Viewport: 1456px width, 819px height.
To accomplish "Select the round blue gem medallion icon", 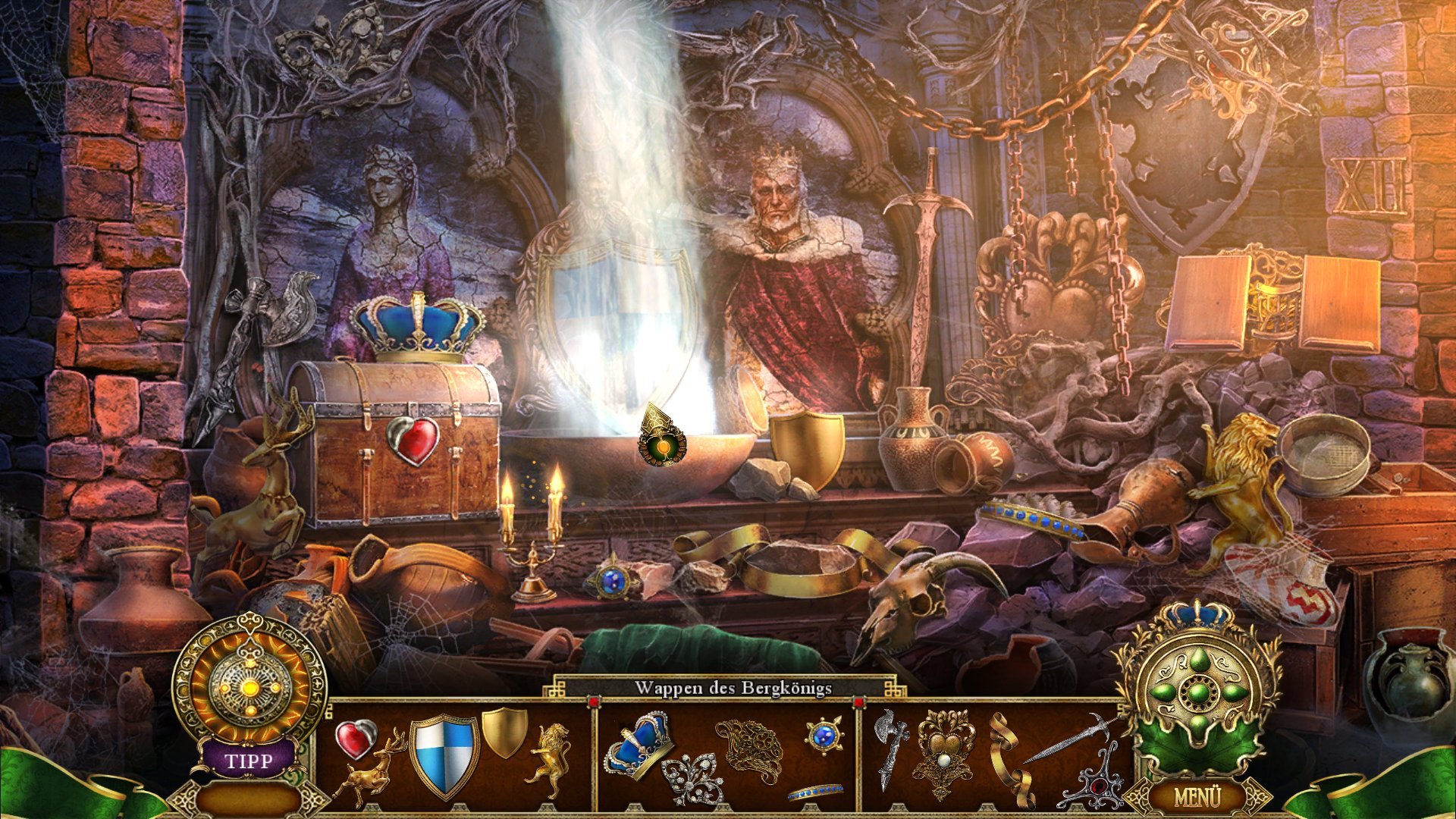I will pyautogui.click(x=824, y=735).
